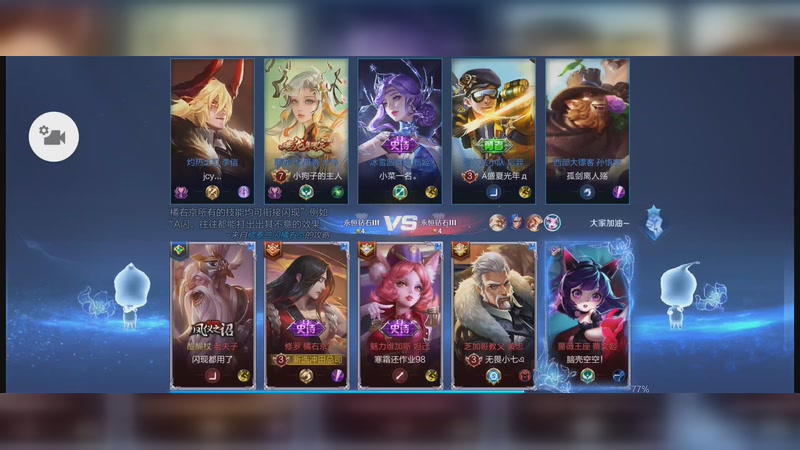Select the goggles gunner card A盛夏光年
Viewport: 800px width, 450px height.
(494, 130)
